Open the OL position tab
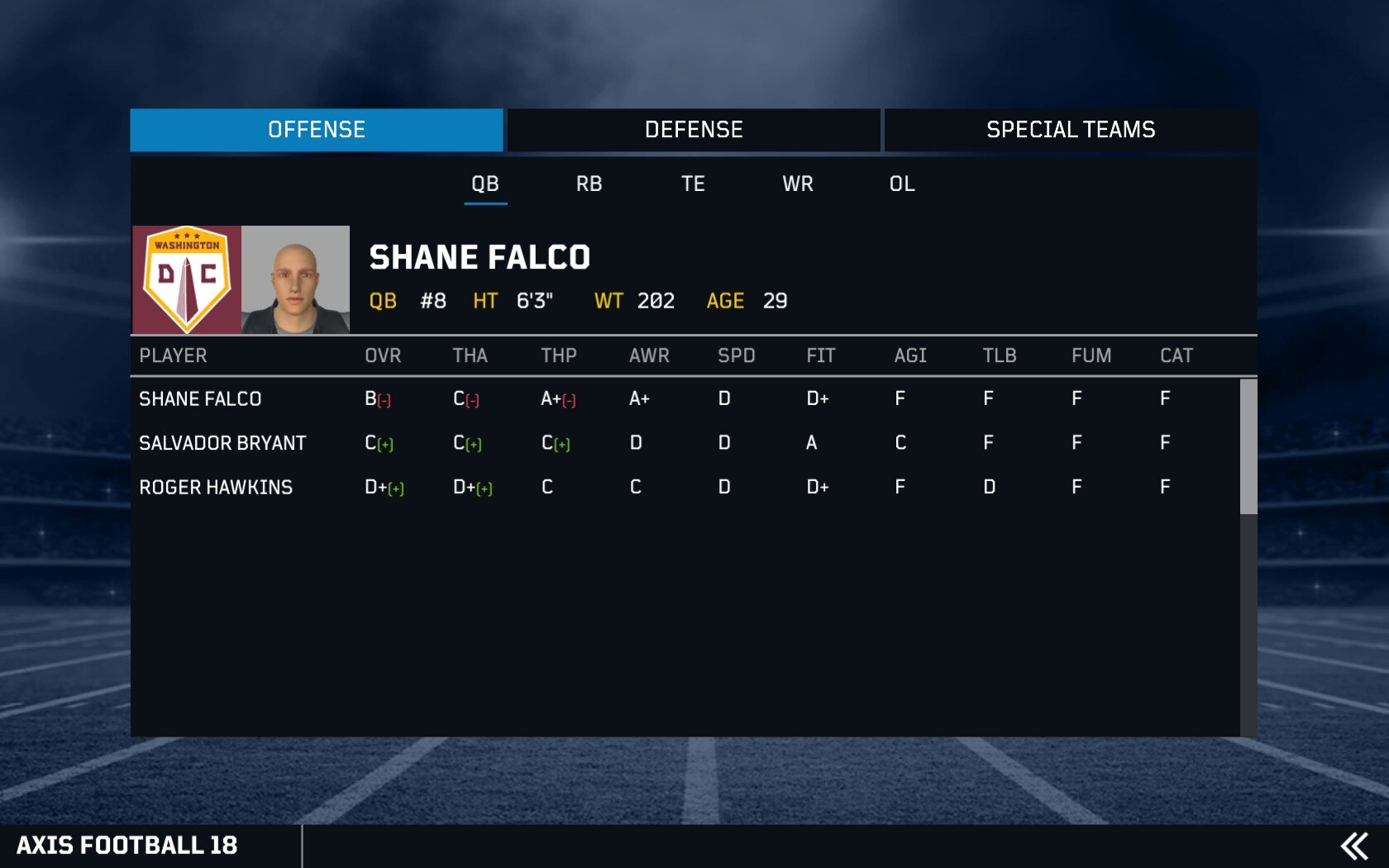The width and height of the screenshot is (1389, 868). (902, 184)
